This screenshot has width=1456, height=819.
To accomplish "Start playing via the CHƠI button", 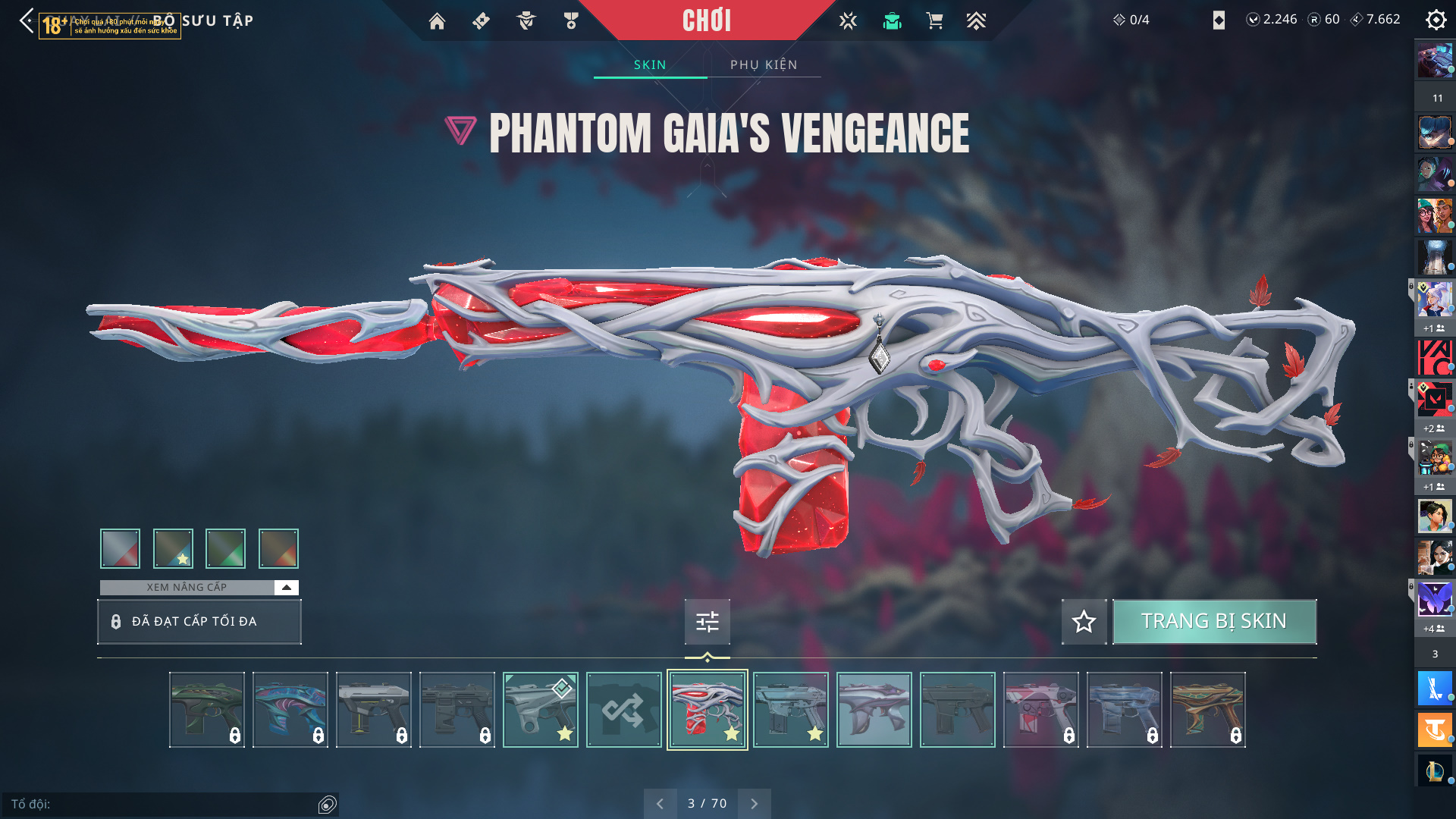I will (x=707, y=20).
